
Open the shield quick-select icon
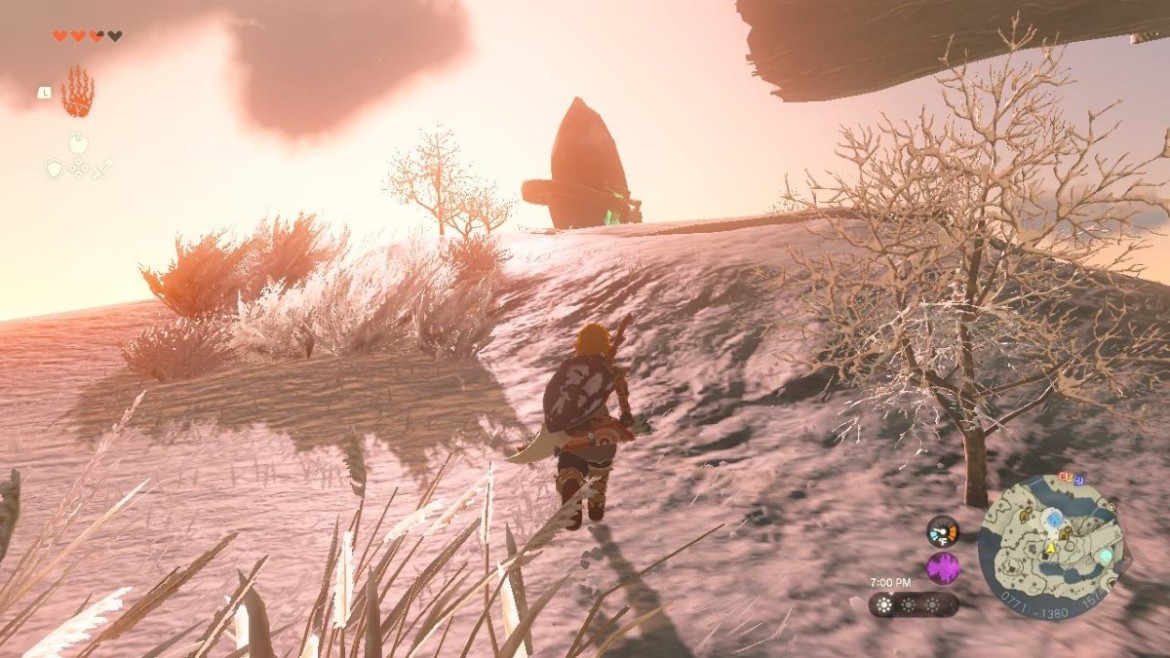pyautogui.click(x=54, y=168)
